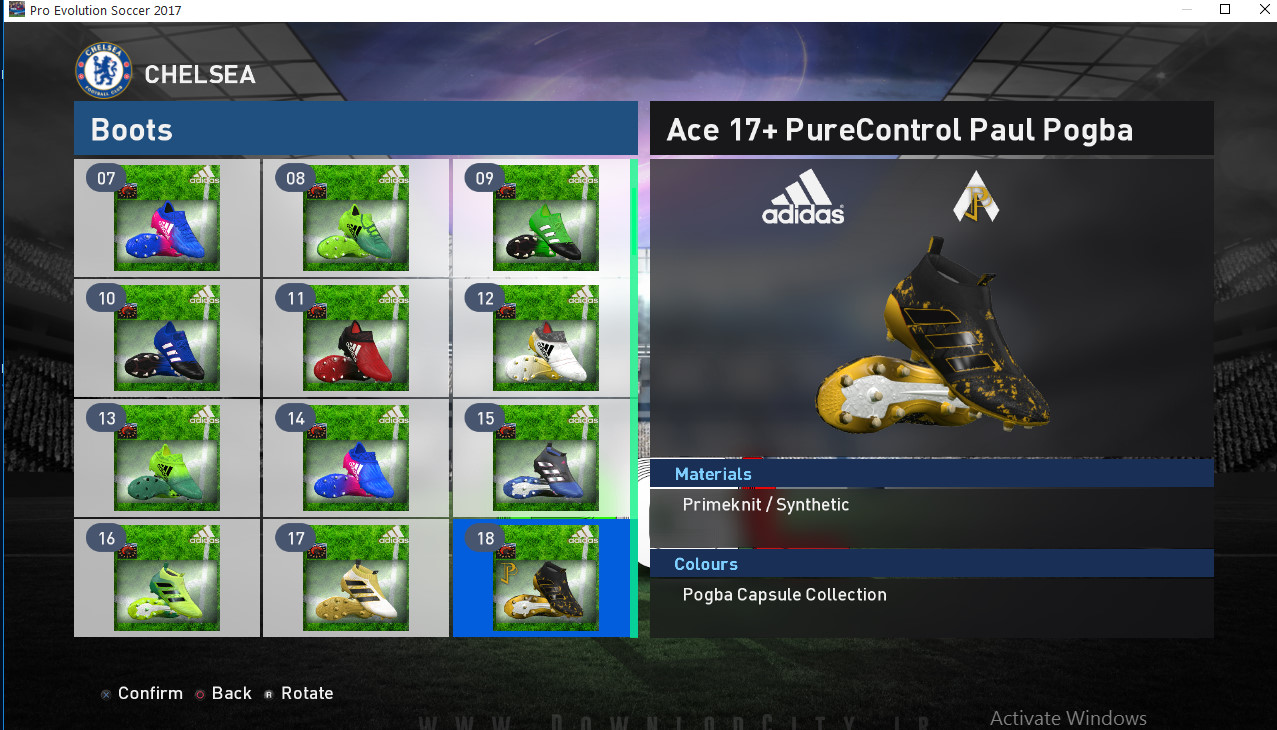Viewport: 1277px width, 730px height.
Task: Select boot tile 12
Action: [x=545, y=338]
